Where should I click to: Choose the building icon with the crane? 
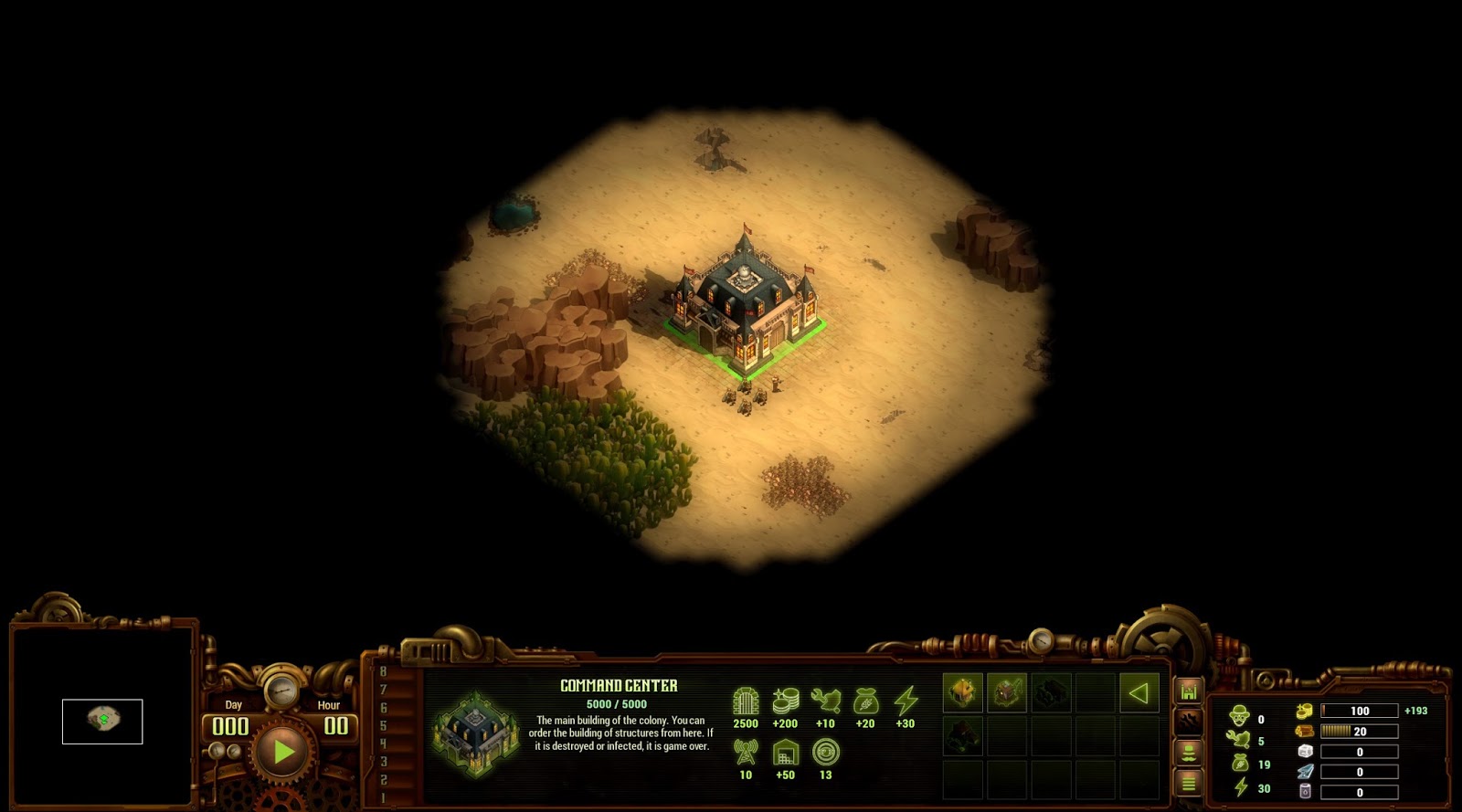(1006, 692)
